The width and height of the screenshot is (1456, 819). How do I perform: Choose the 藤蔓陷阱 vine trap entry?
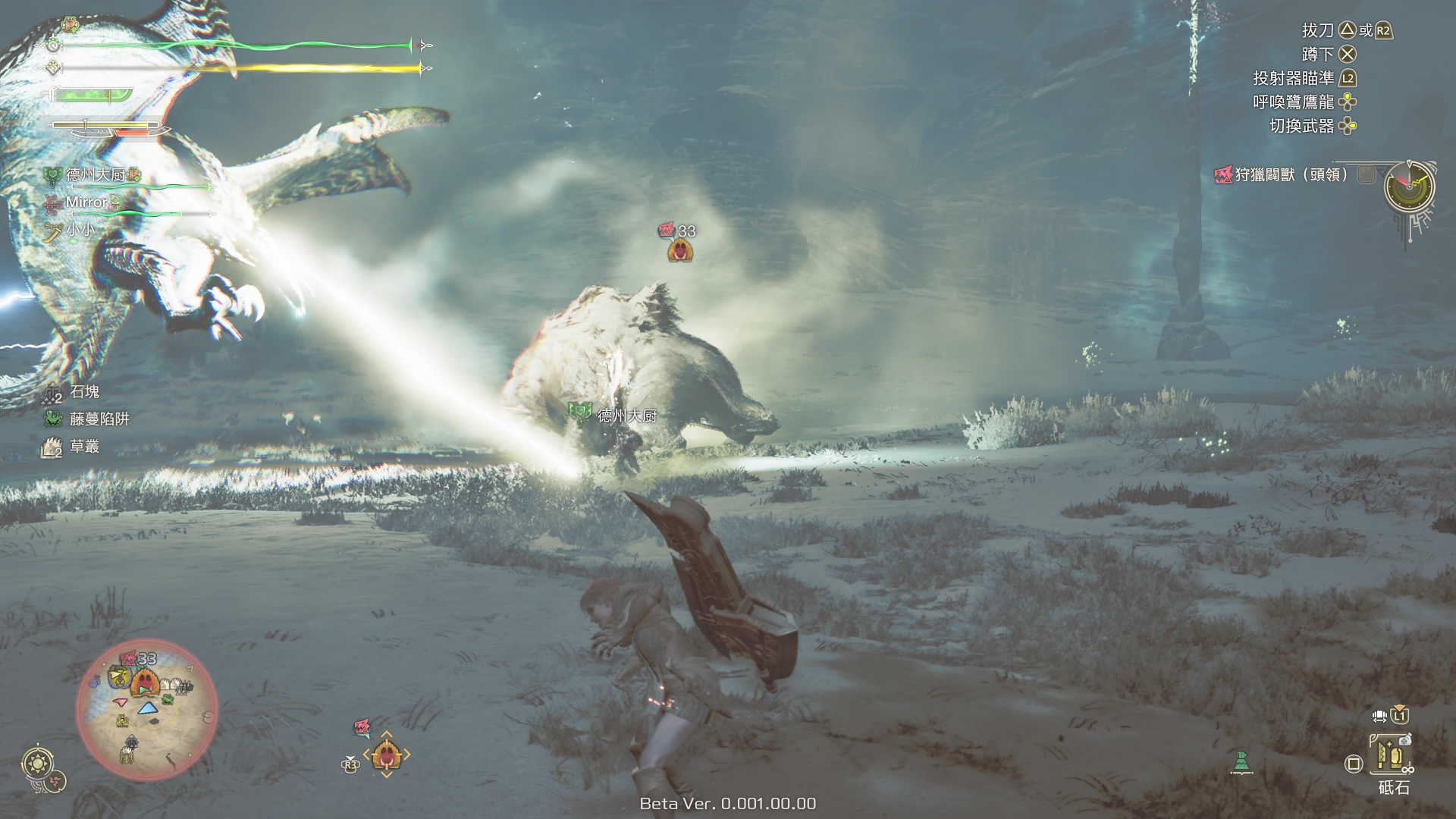pos(99,419)
